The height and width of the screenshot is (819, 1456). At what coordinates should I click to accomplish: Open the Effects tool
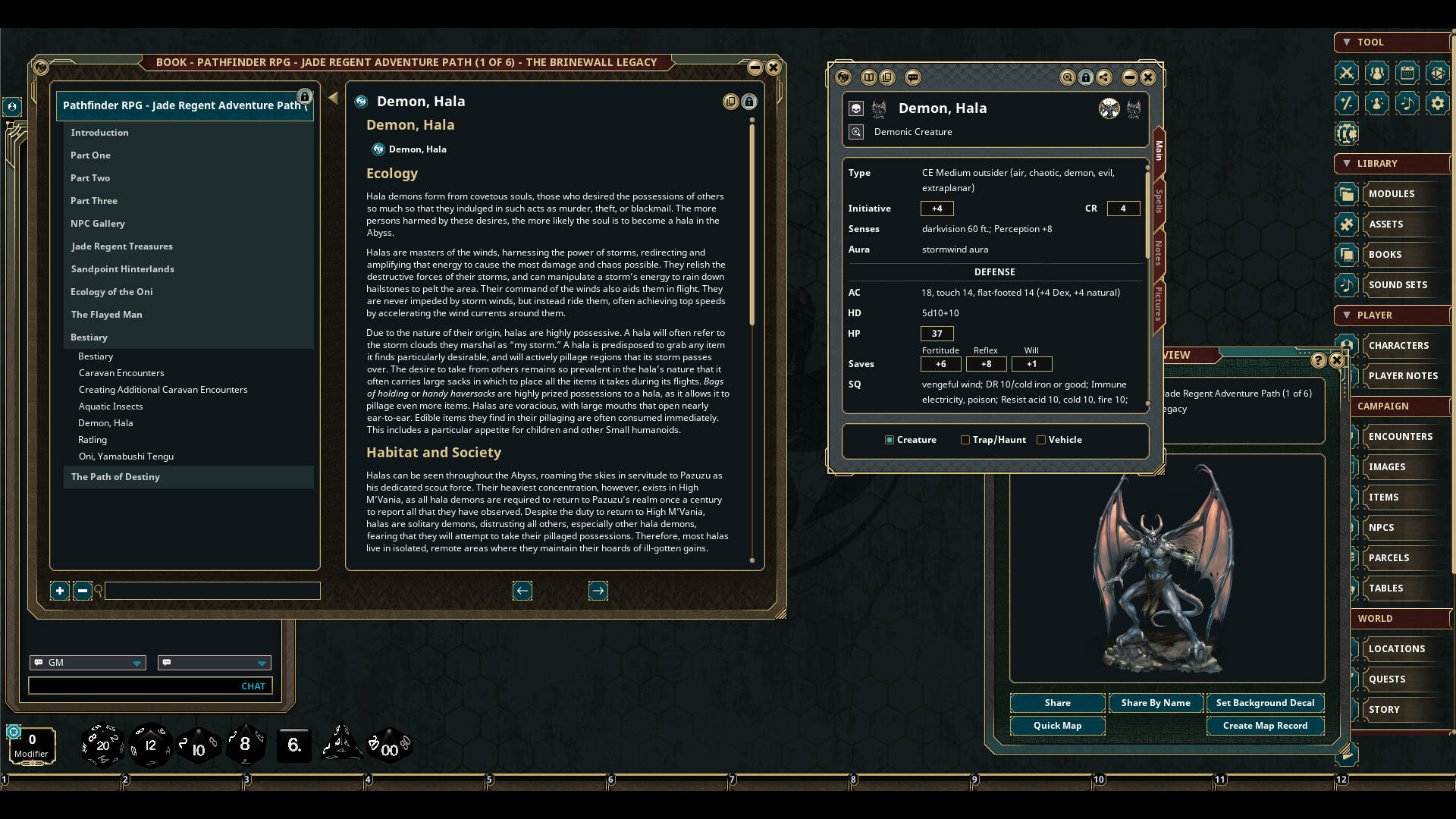click(x=1377, y=104)
